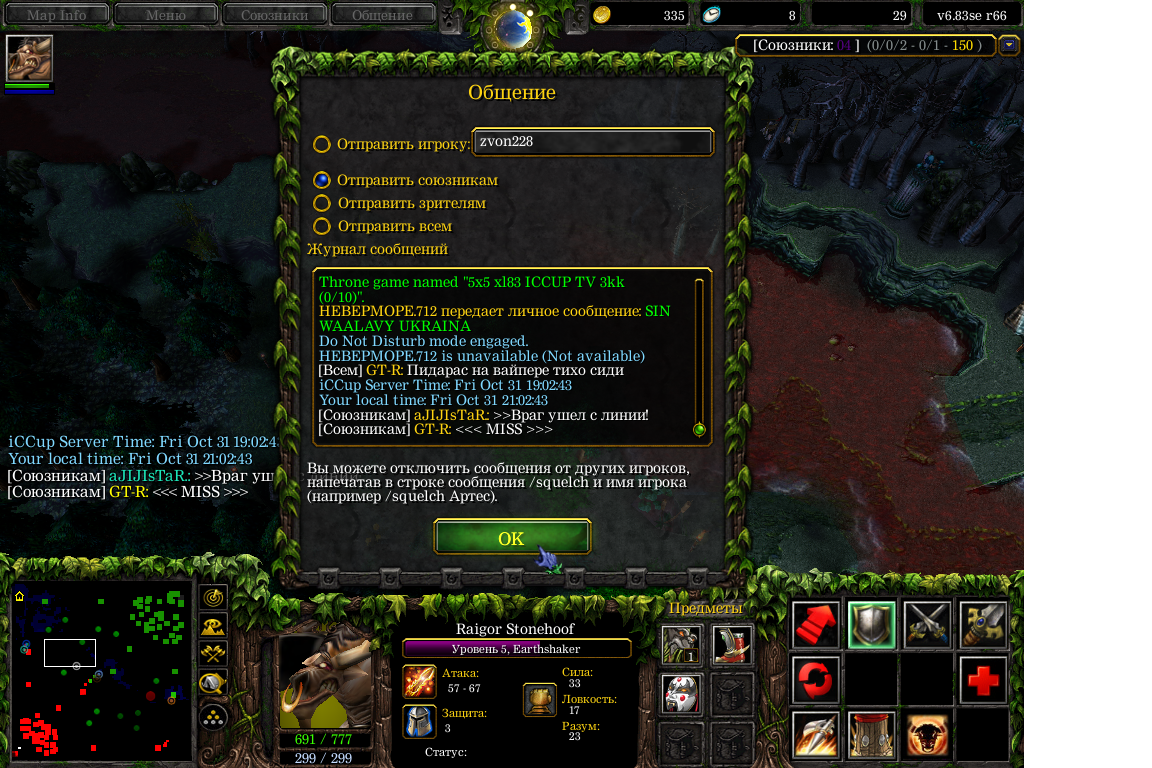The width and height of the screenshot is (1152, 768).
Task: Collapse the allies scoreboard arrow button
Action: coord(1009,45)
